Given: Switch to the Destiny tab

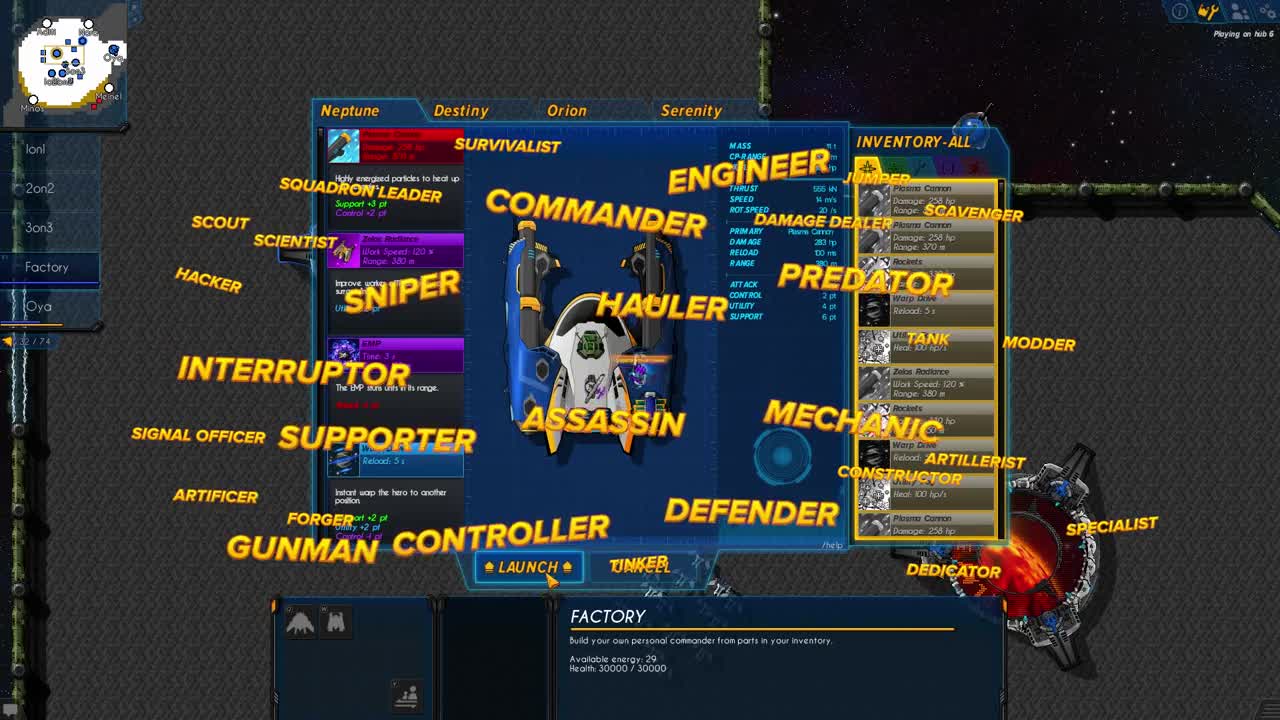Looking at the screenshot, I should pyautogui.click(x=462, y=110).
